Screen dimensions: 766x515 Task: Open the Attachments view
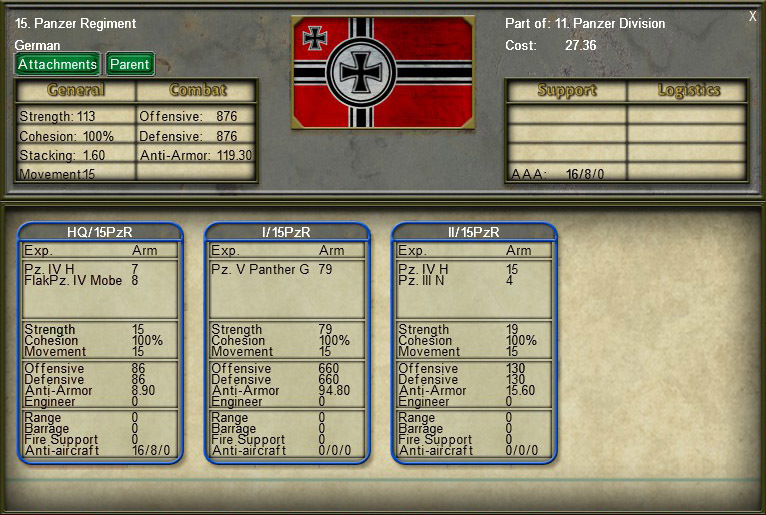point(57,64)
